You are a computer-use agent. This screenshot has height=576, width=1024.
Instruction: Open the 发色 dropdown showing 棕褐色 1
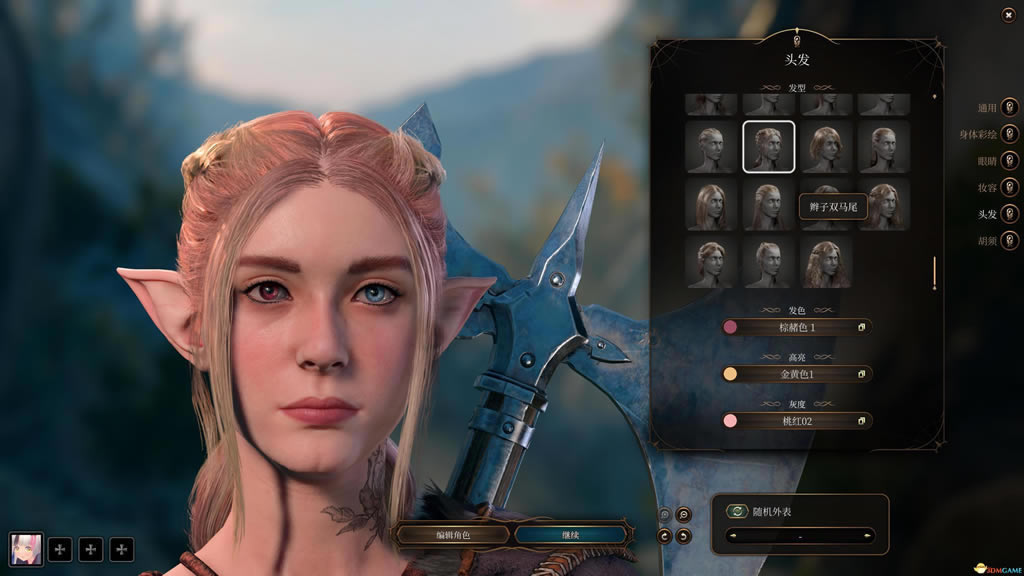point(797,327)
